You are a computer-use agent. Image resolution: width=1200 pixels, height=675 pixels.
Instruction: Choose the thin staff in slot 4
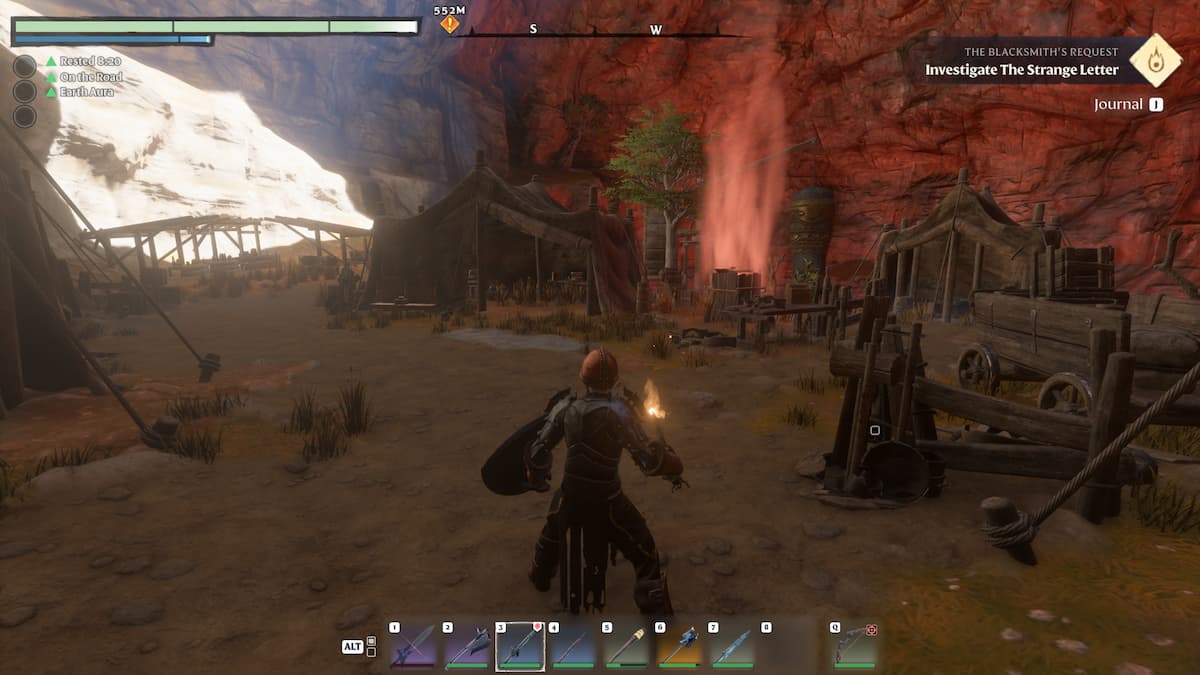(x=574, y=646)
